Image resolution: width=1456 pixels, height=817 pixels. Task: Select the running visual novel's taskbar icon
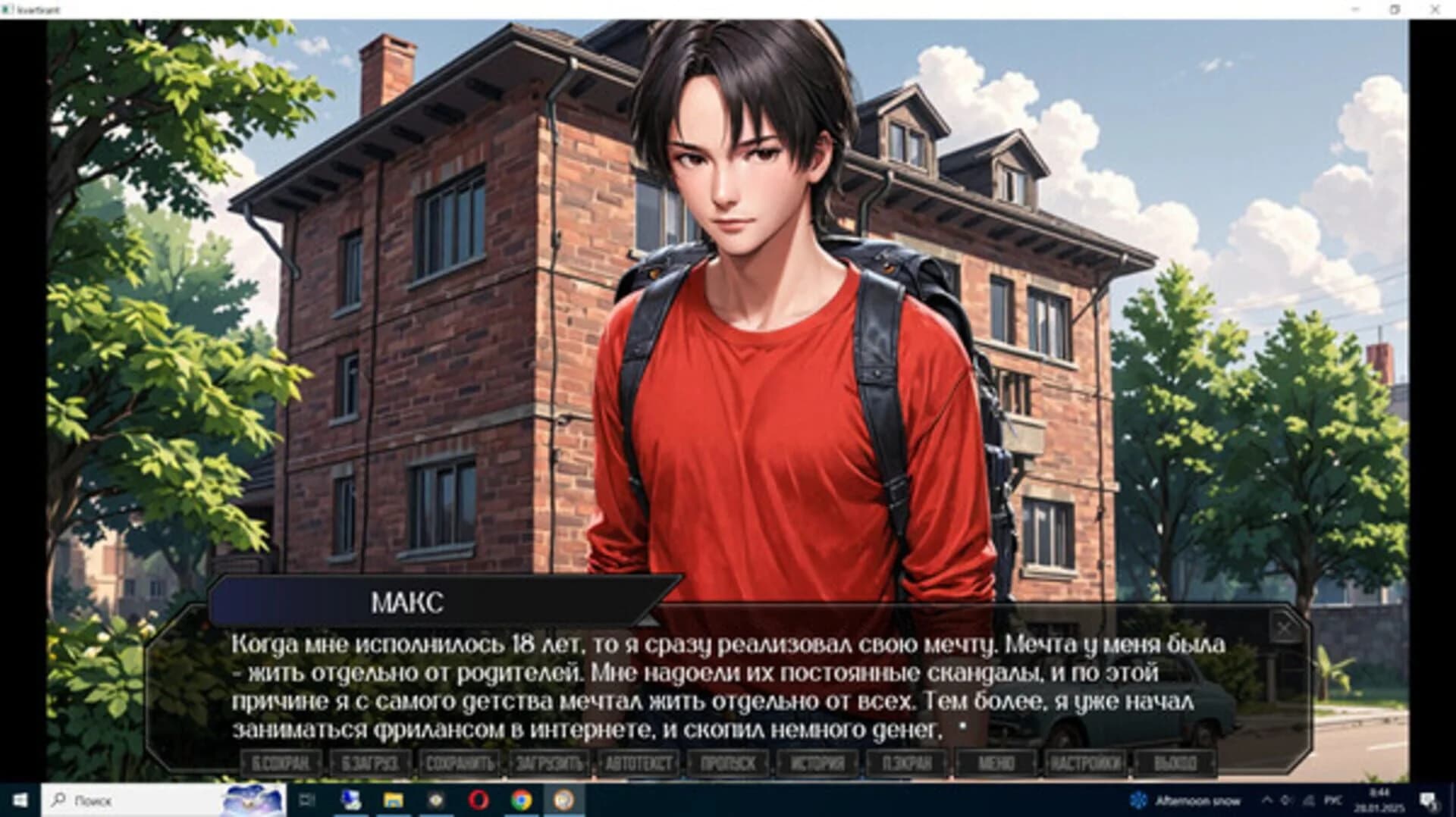[x=563, y=801]
